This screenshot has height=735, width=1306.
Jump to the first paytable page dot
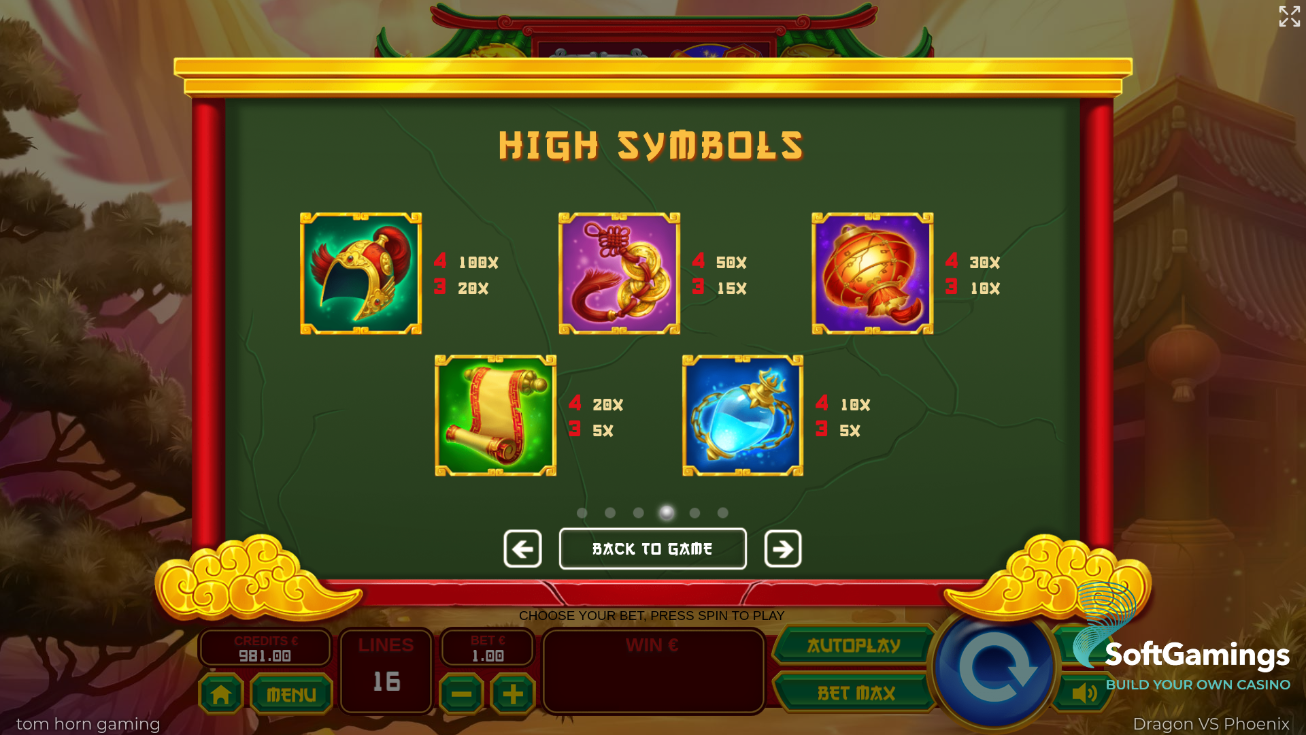(582, 512)
